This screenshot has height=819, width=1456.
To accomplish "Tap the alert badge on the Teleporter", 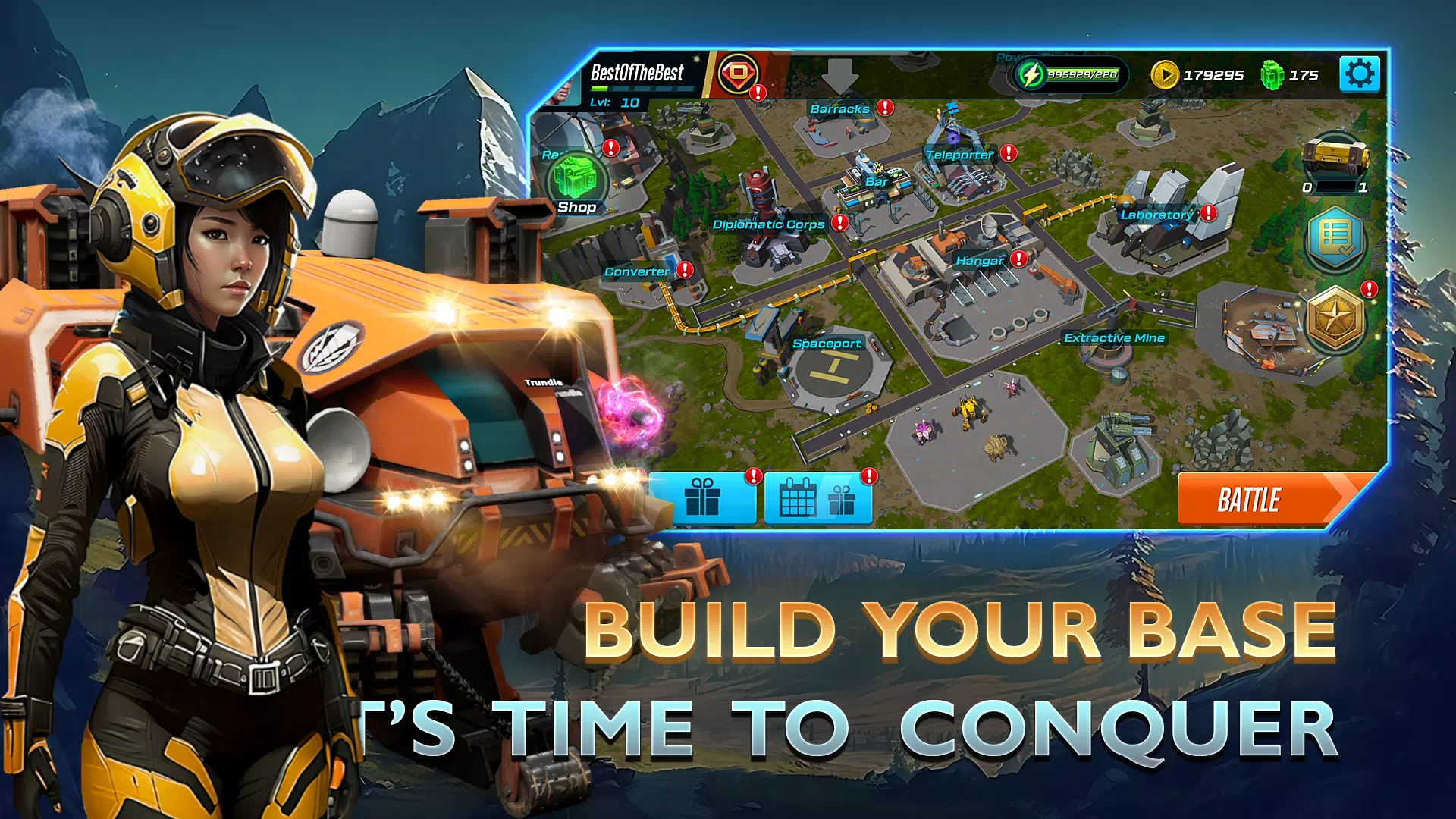I will (1007, 153).
